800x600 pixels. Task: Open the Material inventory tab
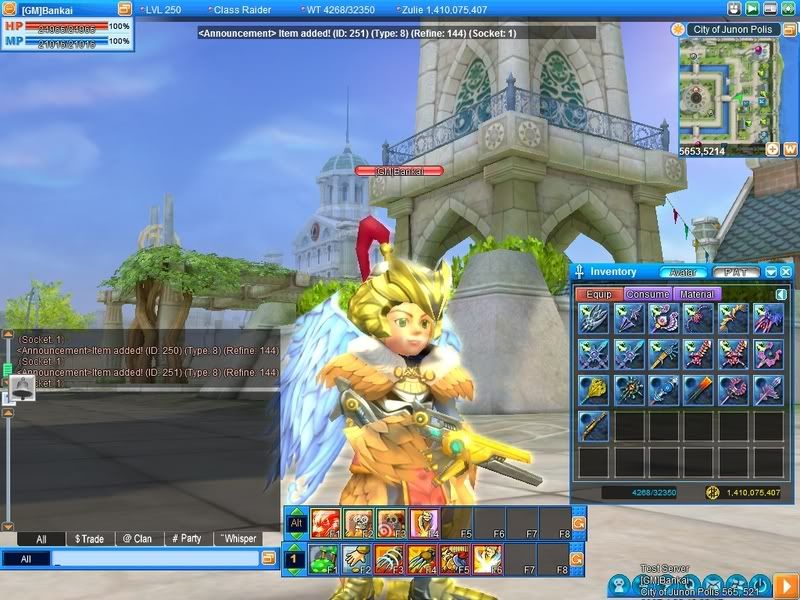697,295
